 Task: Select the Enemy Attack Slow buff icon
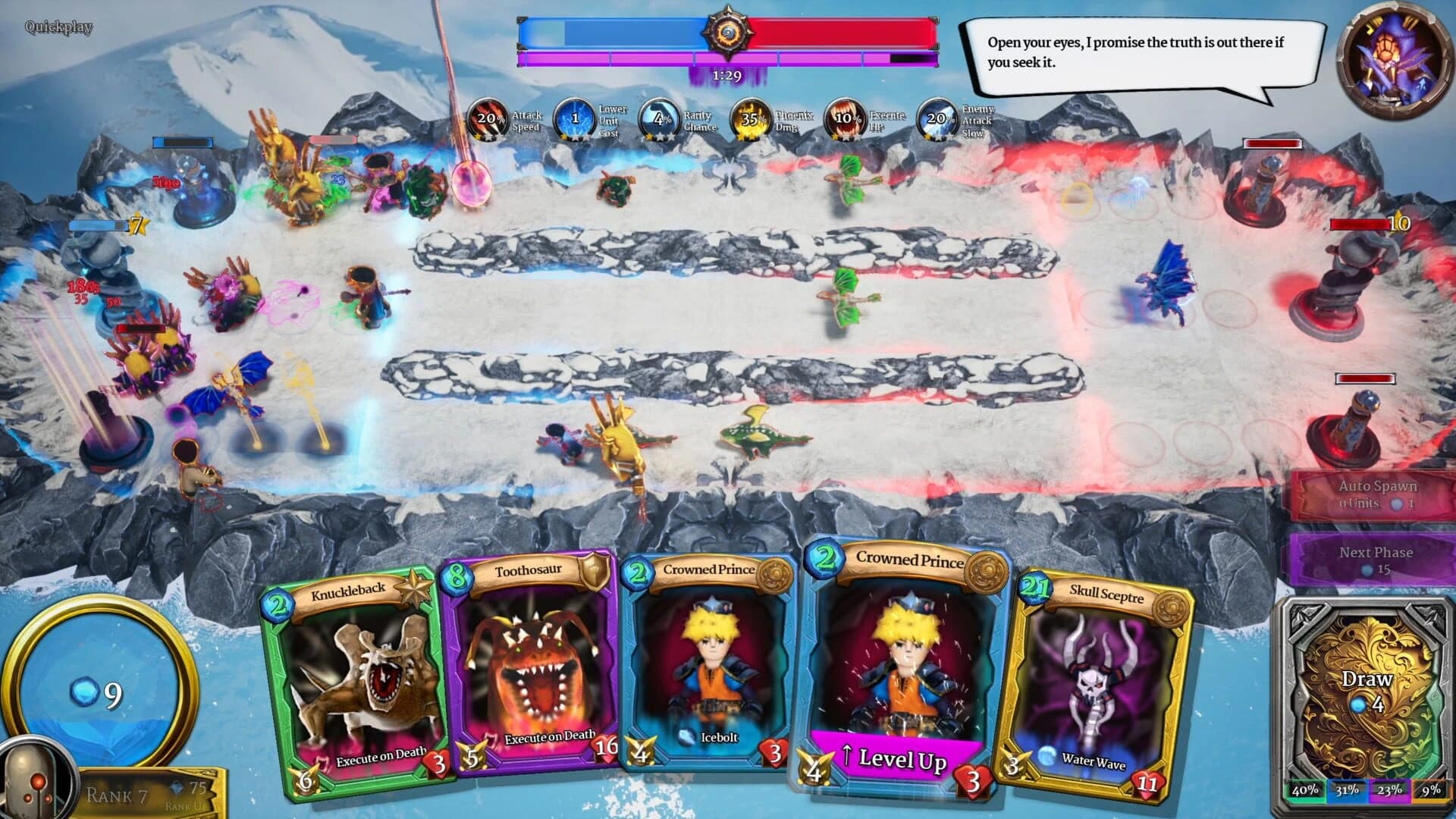[x=939, y=119]
